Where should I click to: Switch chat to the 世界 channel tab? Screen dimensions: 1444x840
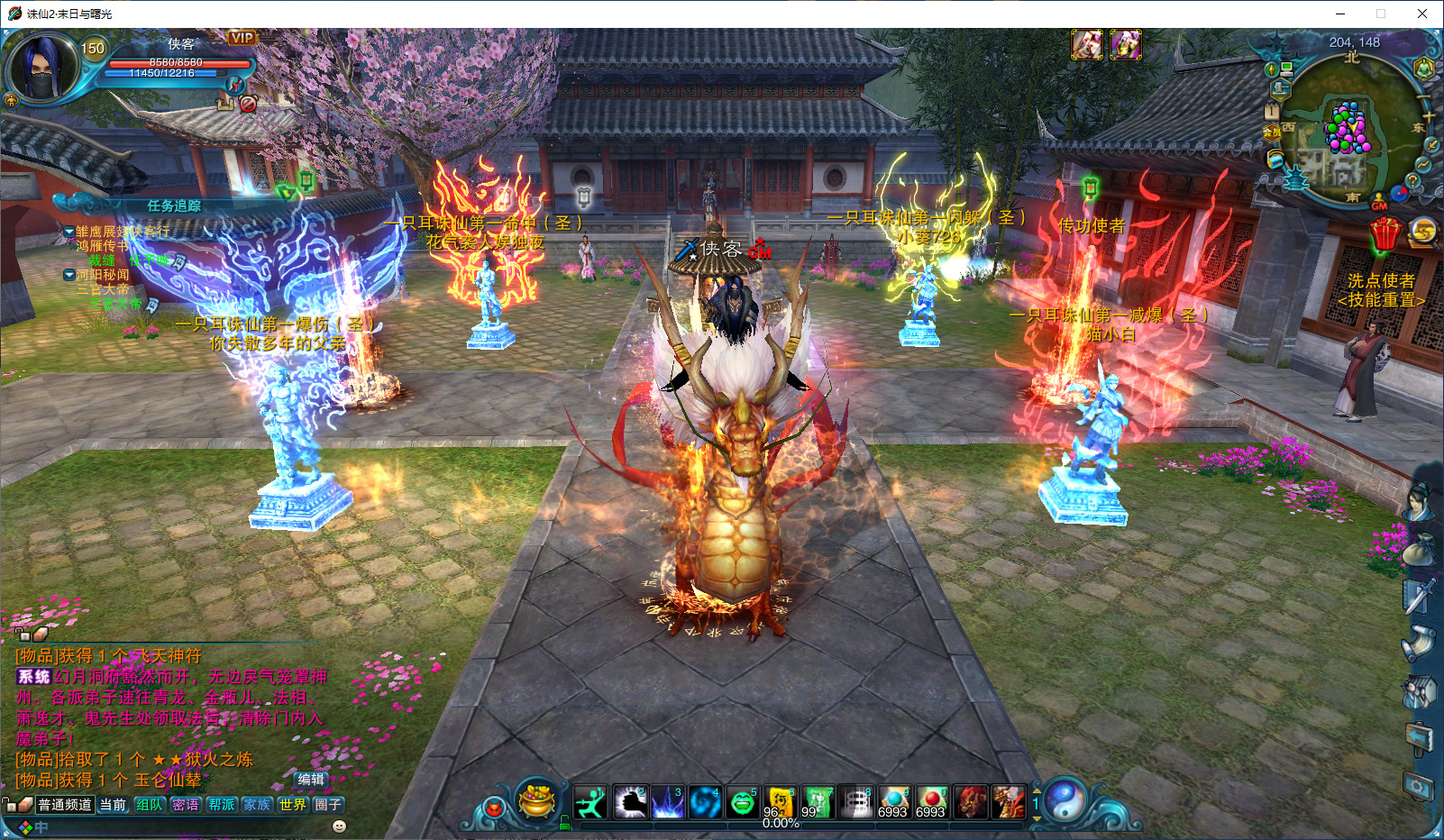293,805
